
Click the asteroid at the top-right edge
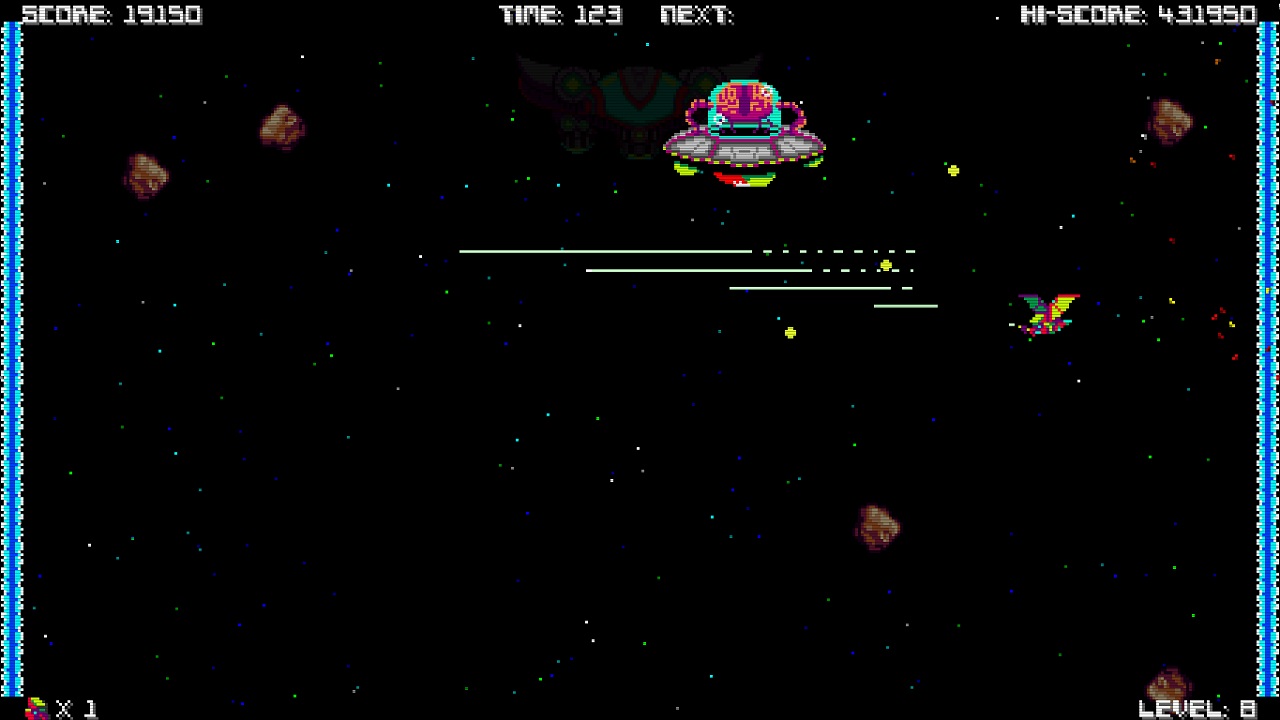pos(1170,120)
